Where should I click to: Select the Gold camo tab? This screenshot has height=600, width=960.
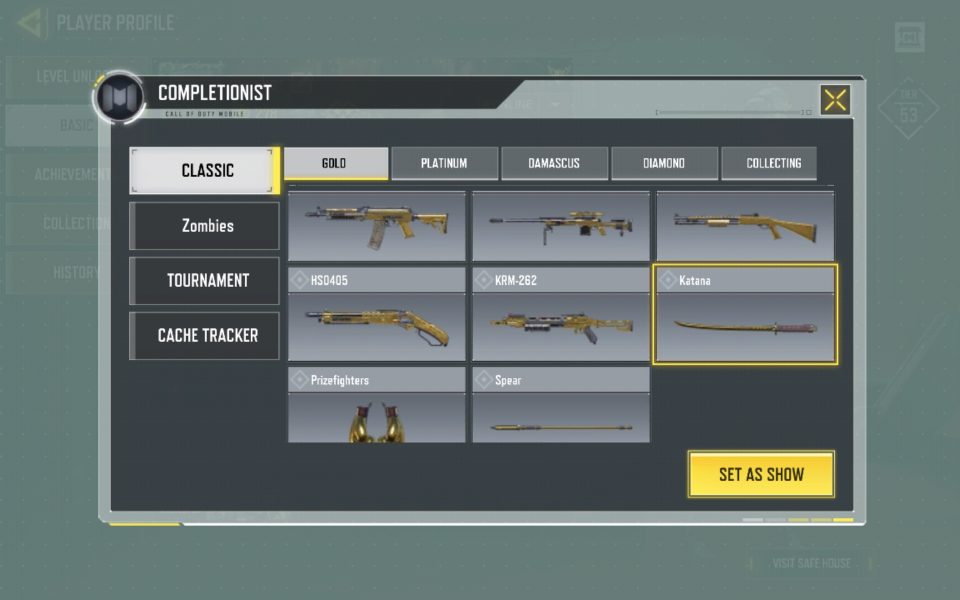coord(335,163)
